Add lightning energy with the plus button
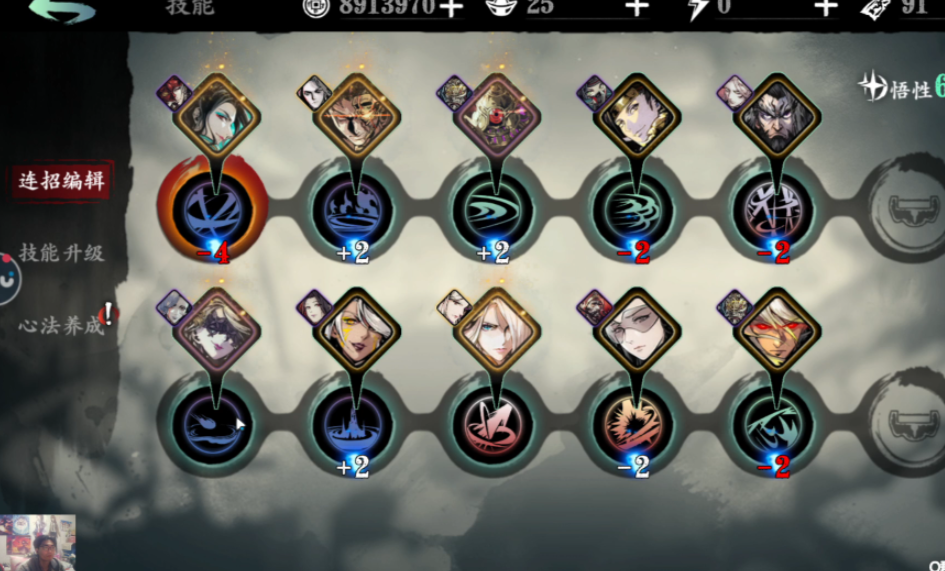 (825, 8)
